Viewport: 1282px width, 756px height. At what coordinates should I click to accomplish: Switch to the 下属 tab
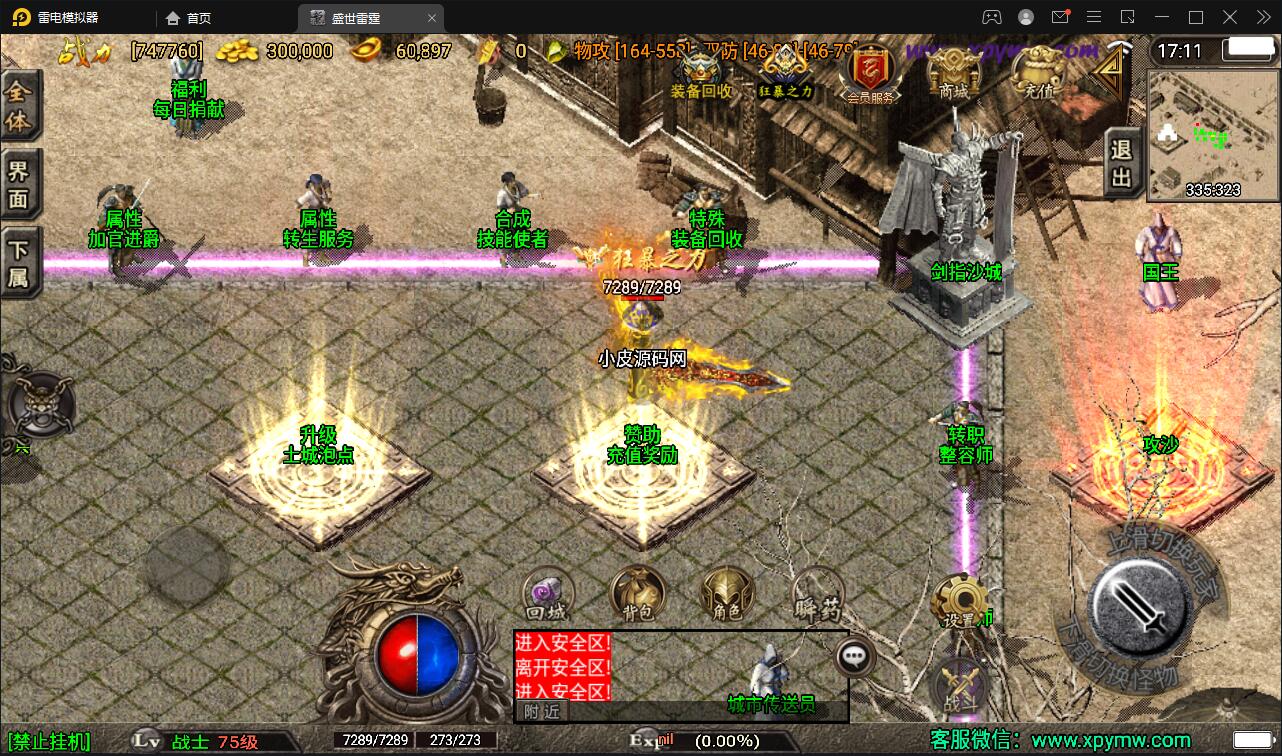(19, 263)
